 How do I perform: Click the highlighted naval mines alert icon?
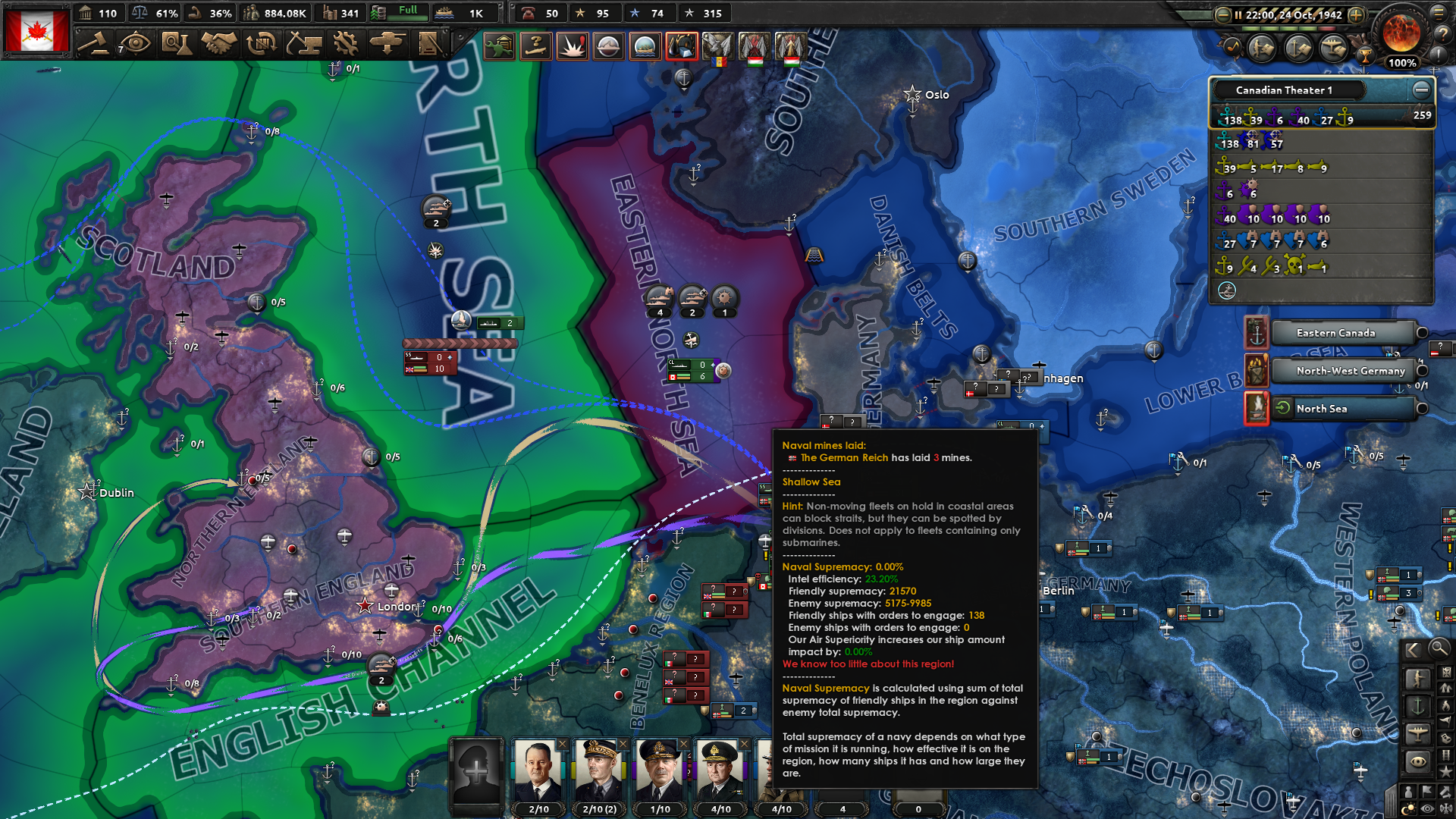pyautogui.click(x=681, y=45)
